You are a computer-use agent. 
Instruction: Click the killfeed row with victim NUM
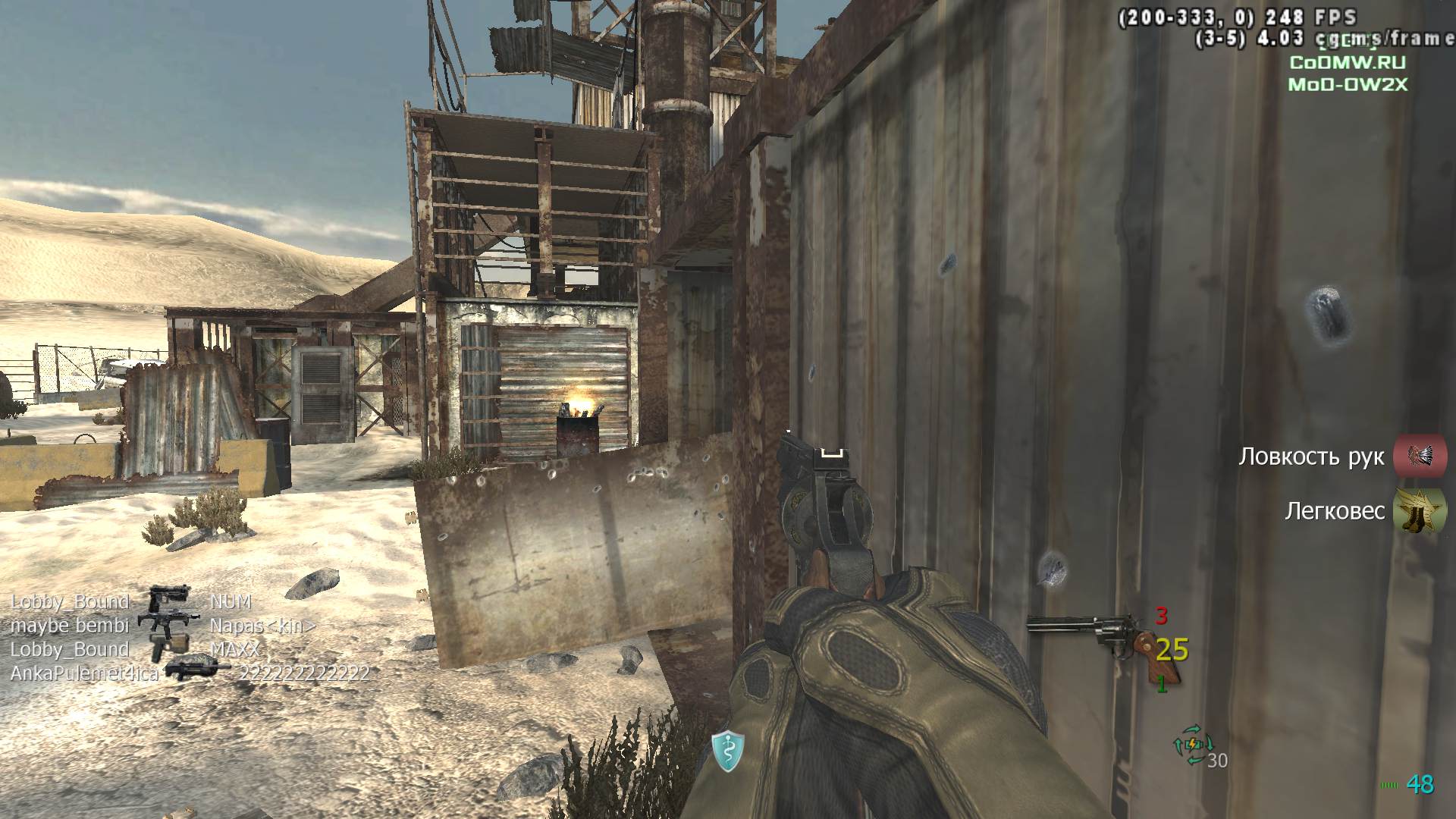click(130, 602)
